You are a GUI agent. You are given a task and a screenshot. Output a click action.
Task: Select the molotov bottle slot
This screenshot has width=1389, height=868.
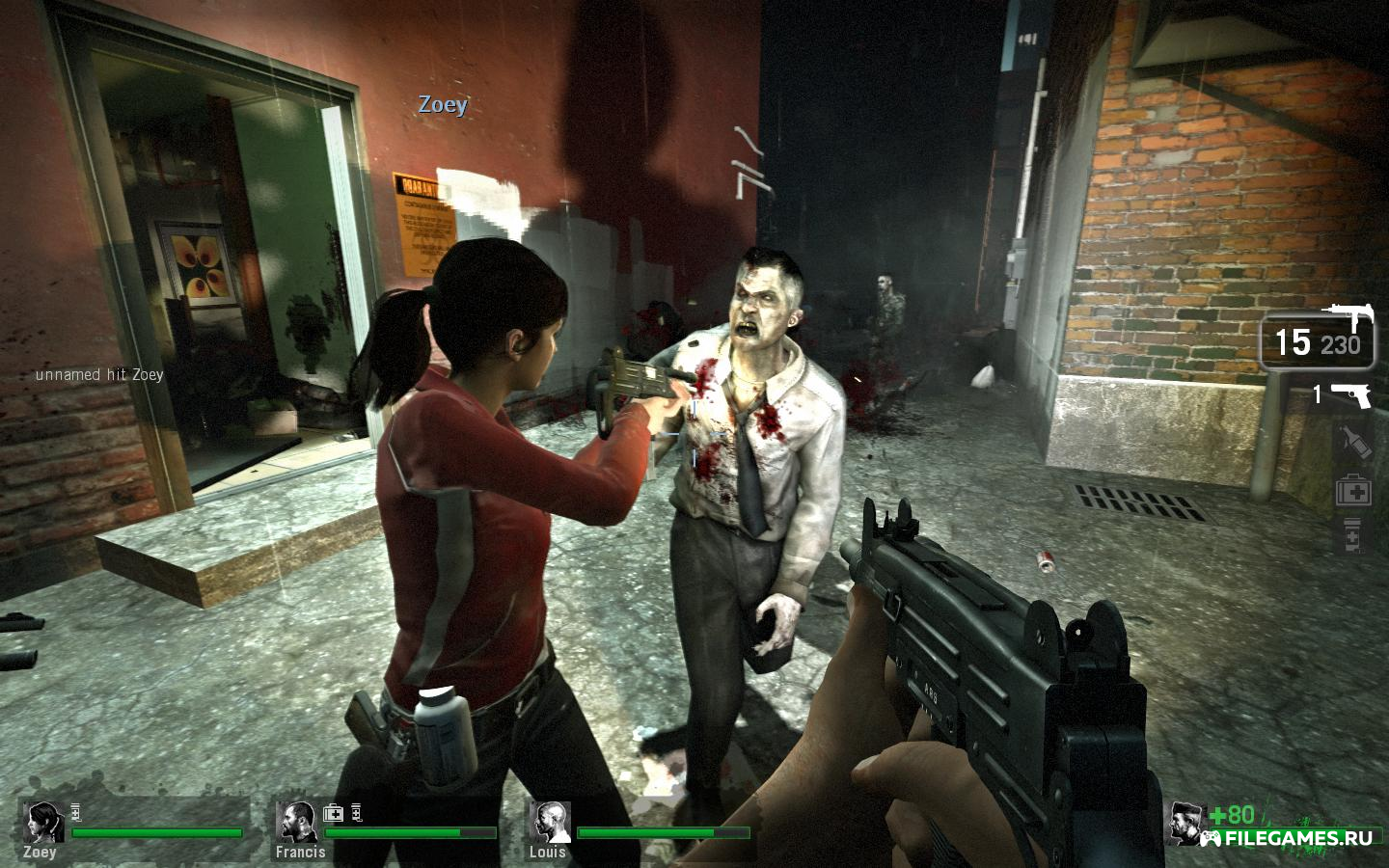click(1354, 442)
